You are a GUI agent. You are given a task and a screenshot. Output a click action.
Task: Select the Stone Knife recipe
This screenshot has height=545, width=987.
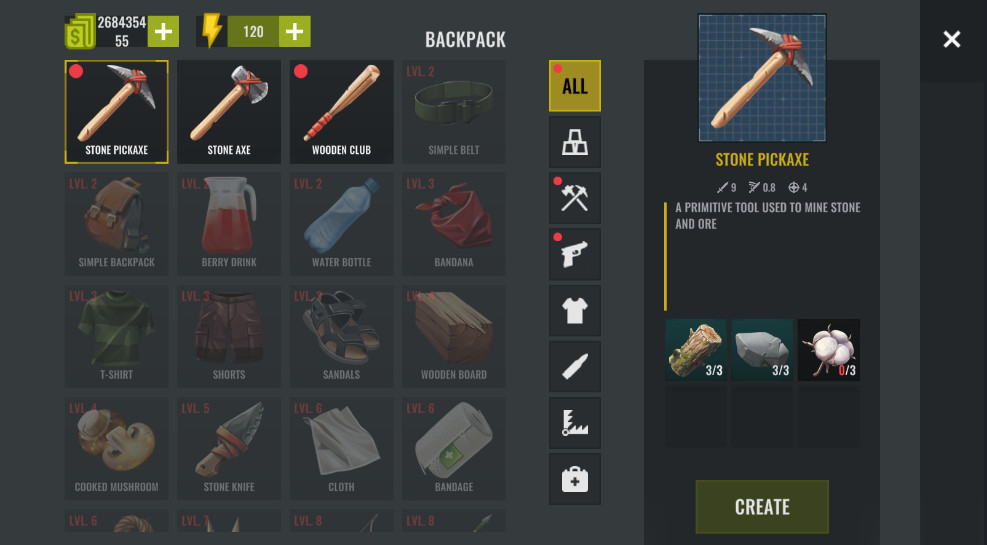[229, 449]
